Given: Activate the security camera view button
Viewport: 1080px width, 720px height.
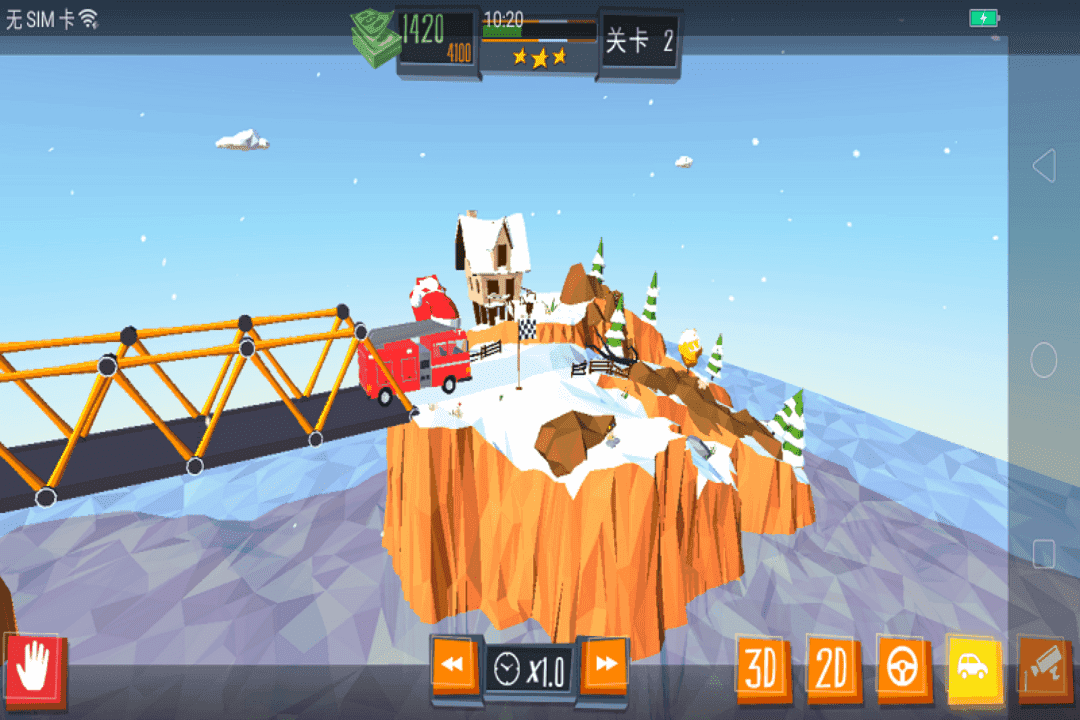Looking at the screenshot, I should (x=1044, y=666).
